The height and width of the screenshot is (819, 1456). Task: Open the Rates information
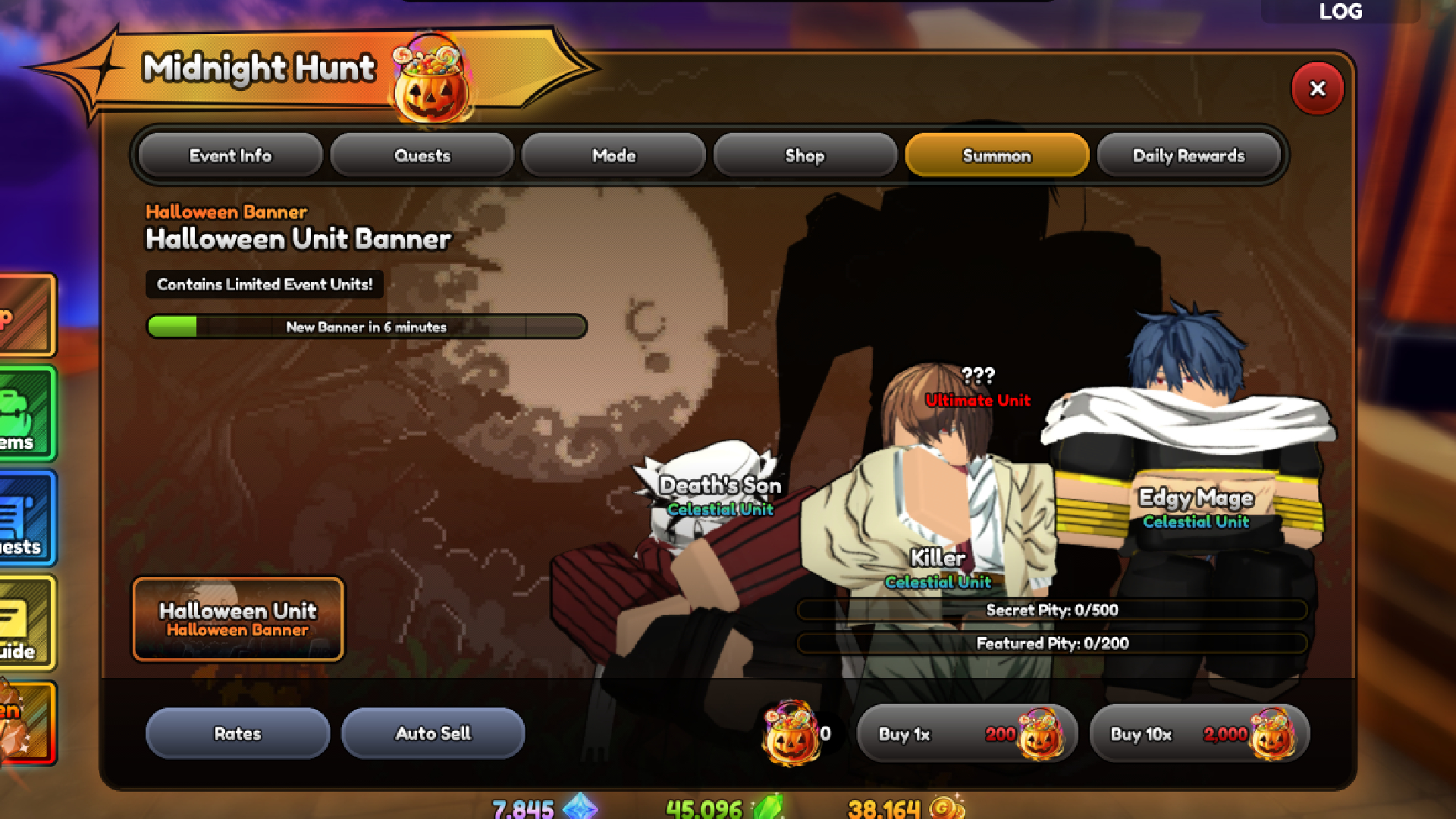coord(237,733)
